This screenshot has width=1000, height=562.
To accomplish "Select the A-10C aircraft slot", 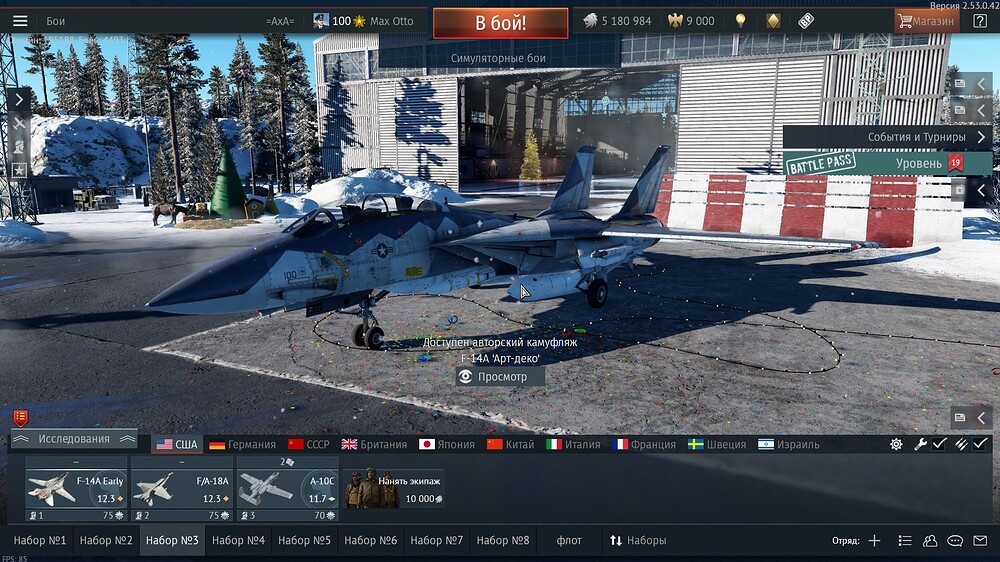I will click(288, 490).
